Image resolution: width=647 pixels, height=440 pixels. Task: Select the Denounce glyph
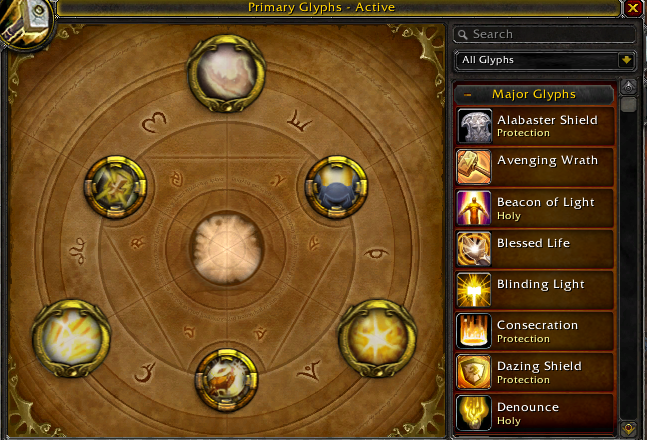pos(535,413)
